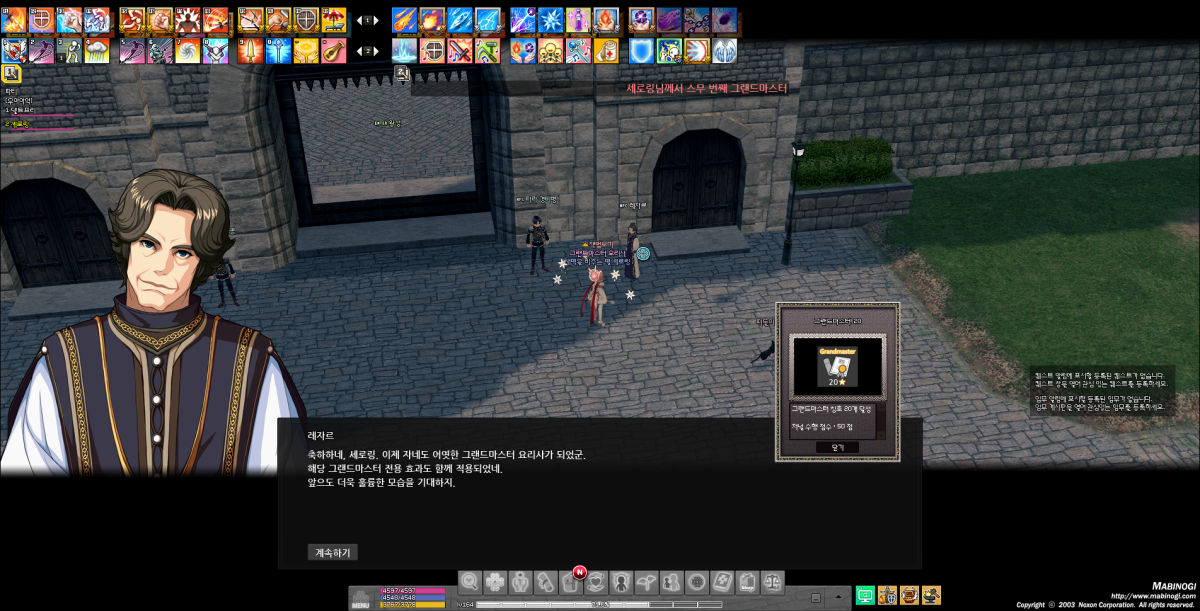Activate the blue shield skill icon

pyautogui.click(x=641, y=50)
